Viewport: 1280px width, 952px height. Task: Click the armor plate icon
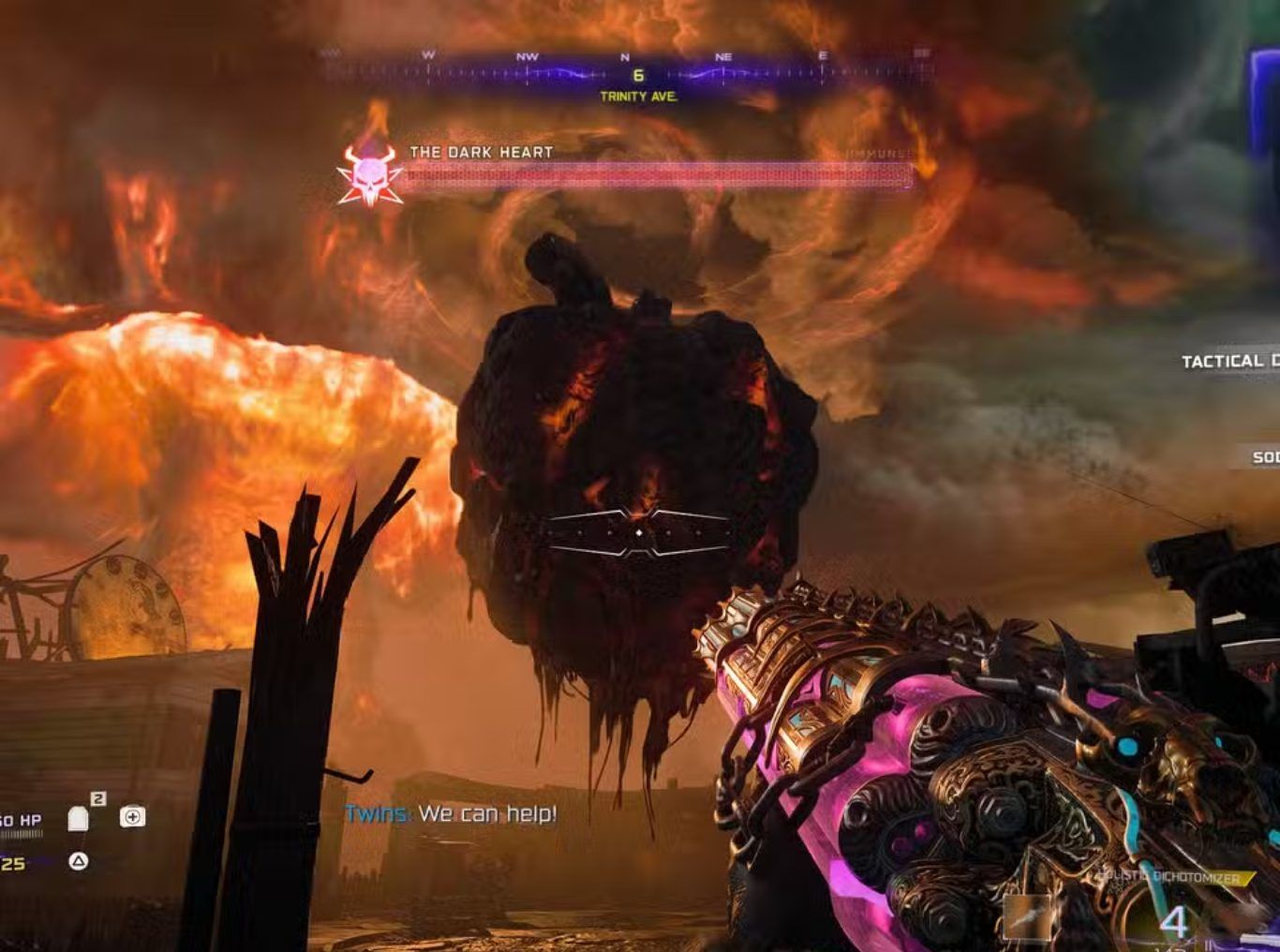click(79, 820)
